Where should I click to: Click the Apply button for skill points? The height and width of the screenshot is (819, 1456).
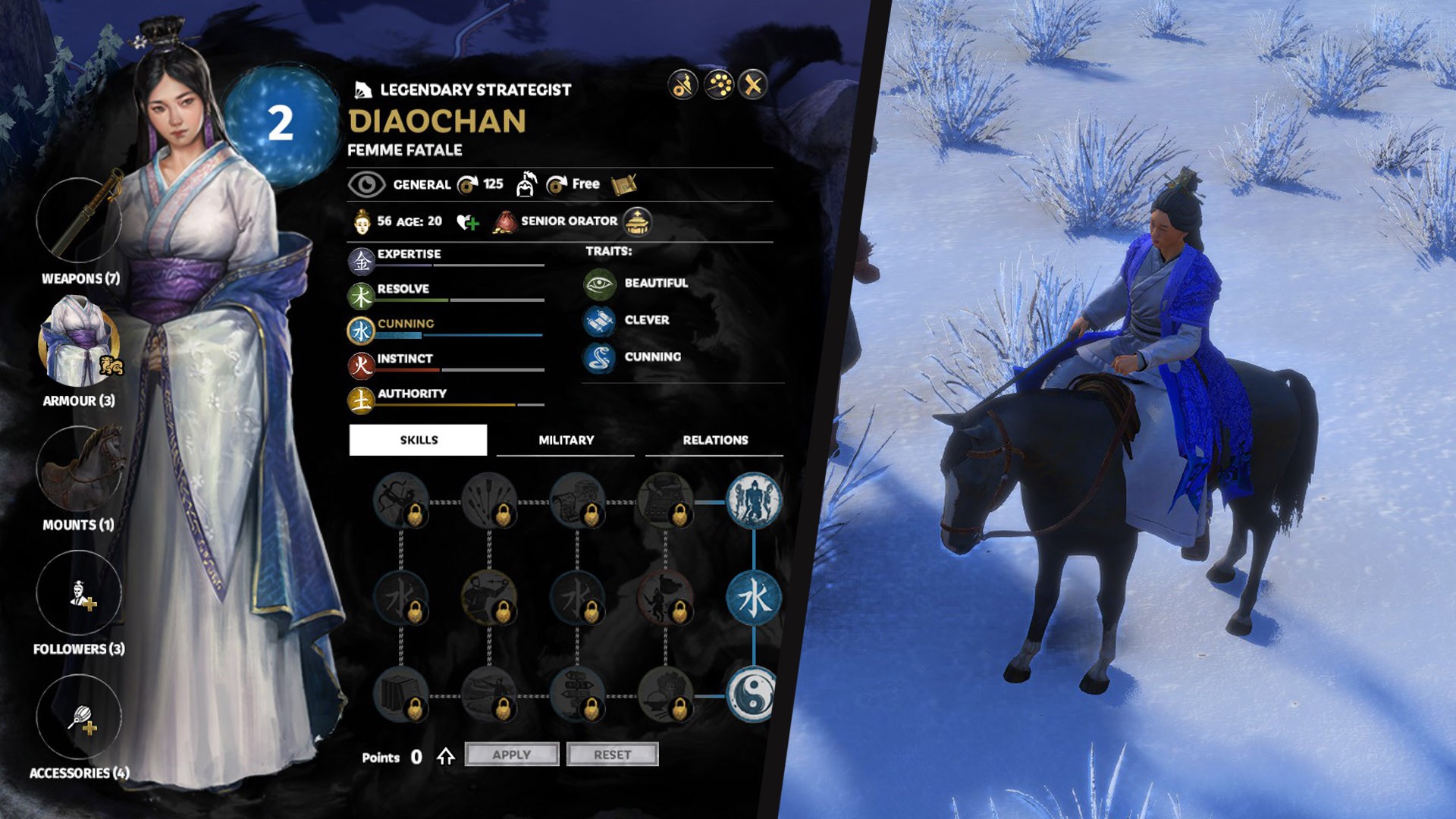click(x=512, y=755)
